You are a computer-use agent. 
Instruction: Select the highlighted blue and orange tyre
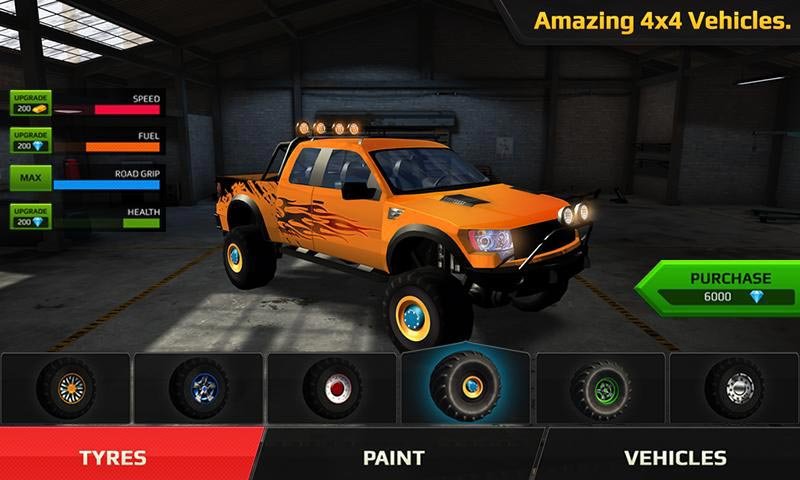tap(466, 386)
